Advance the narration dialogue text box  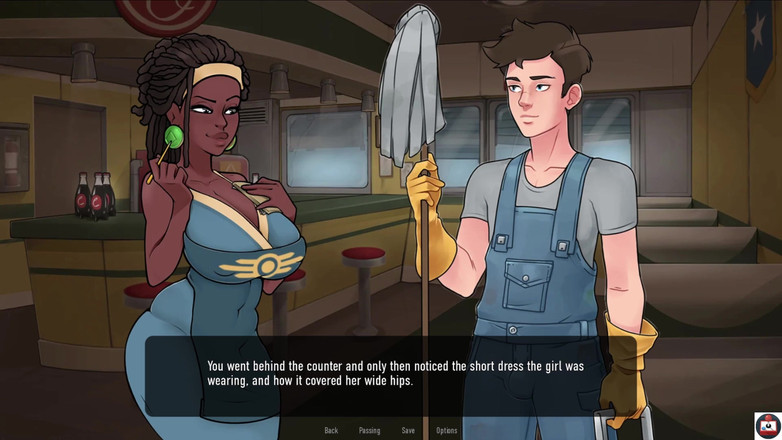(395, 373)
